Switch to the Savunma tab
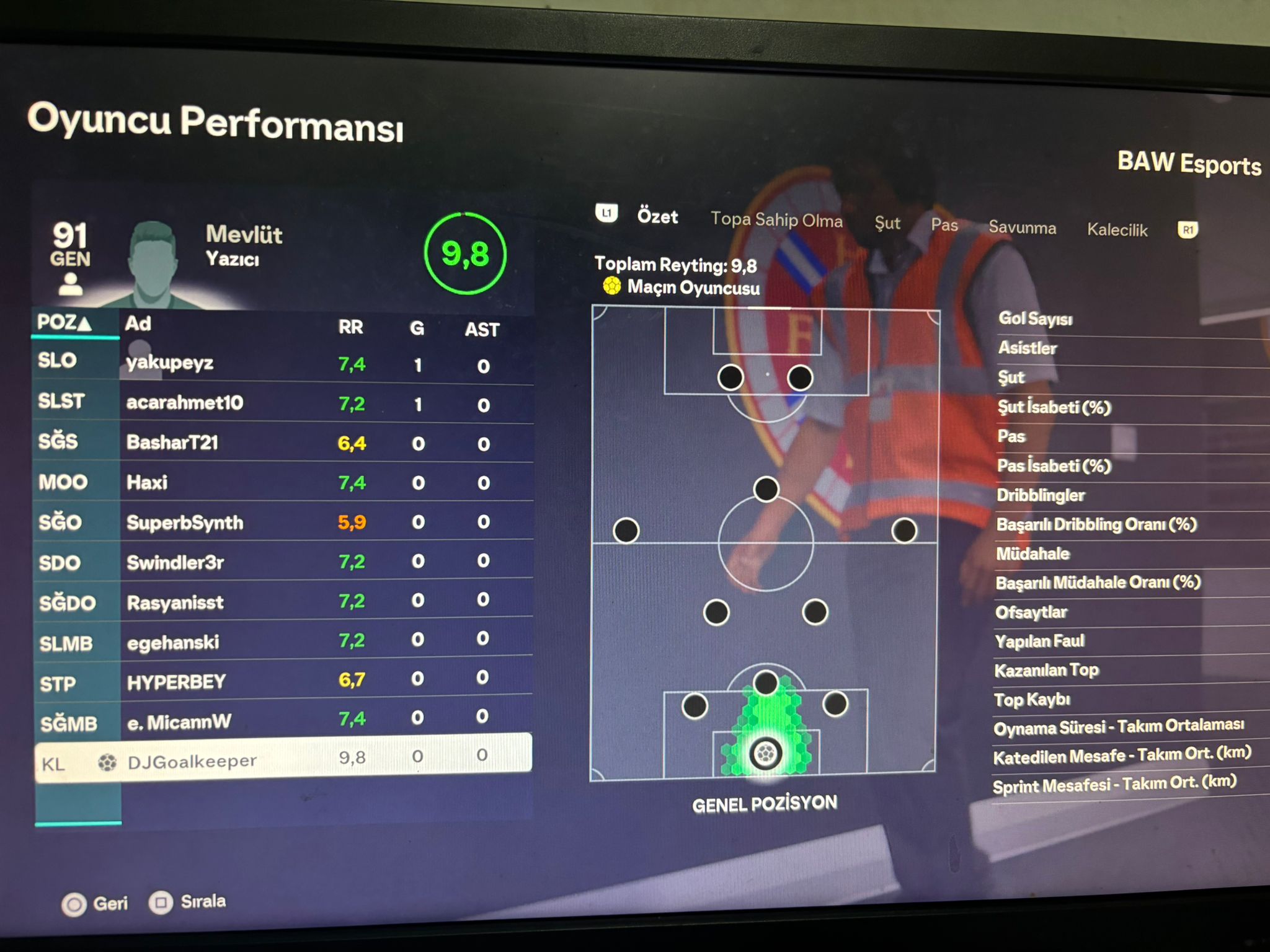Image resolution: width=1270 pixels, height=952 pixels. click(1022, 227)
